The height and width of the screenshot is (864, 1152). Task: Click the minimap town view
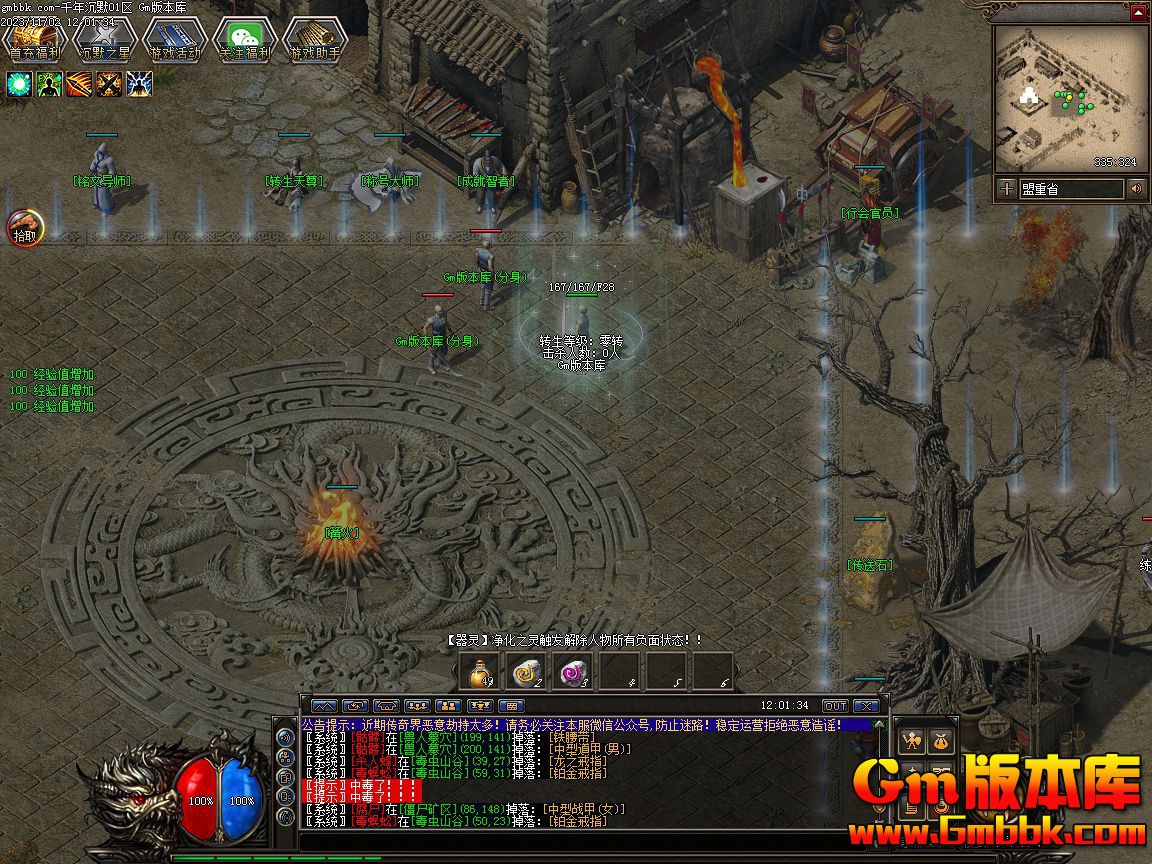(1070, 98)
